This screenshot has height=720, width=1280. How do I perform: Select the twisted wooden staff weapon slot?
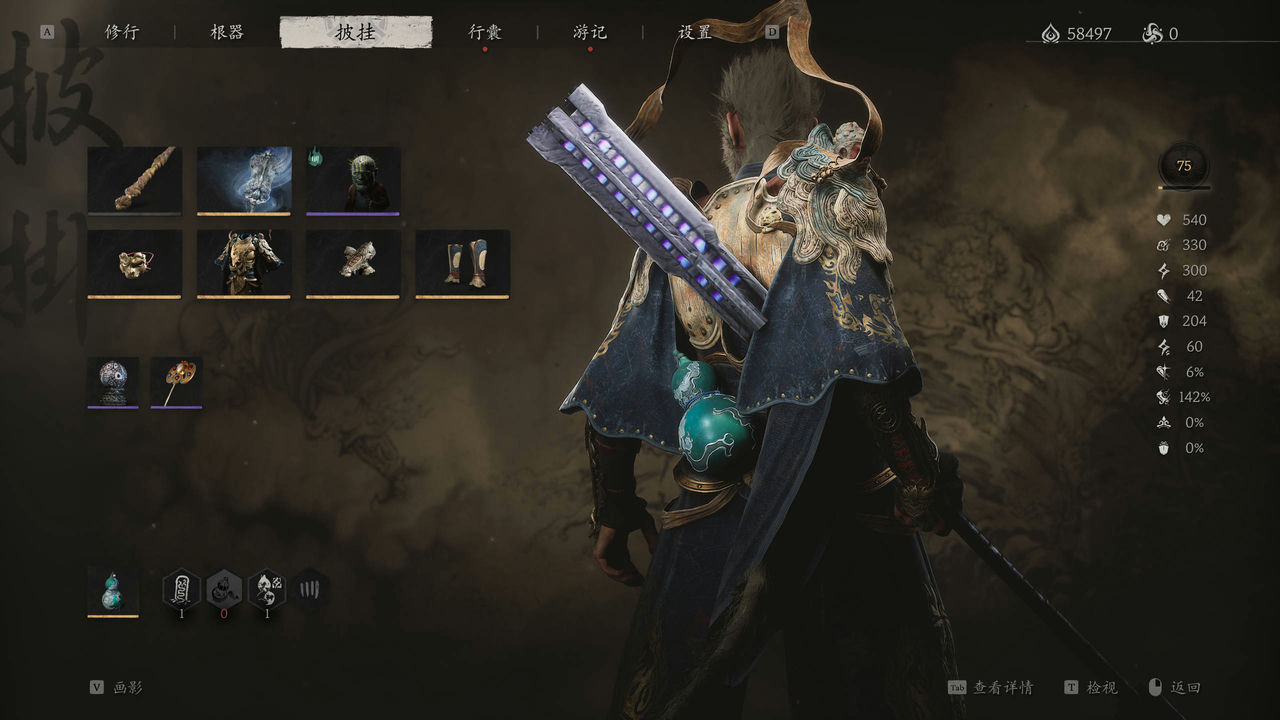point(134,180)
